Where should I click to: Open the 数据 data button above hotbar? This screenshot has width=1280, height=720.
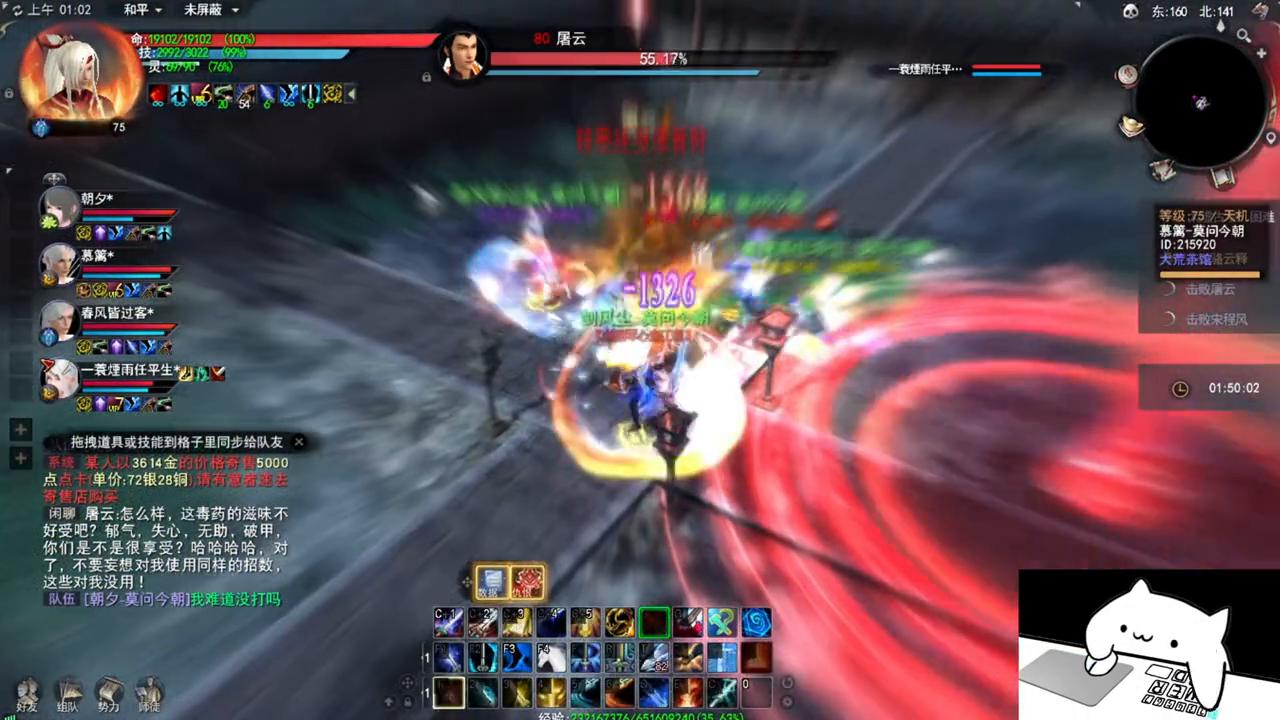click(491, 582)
